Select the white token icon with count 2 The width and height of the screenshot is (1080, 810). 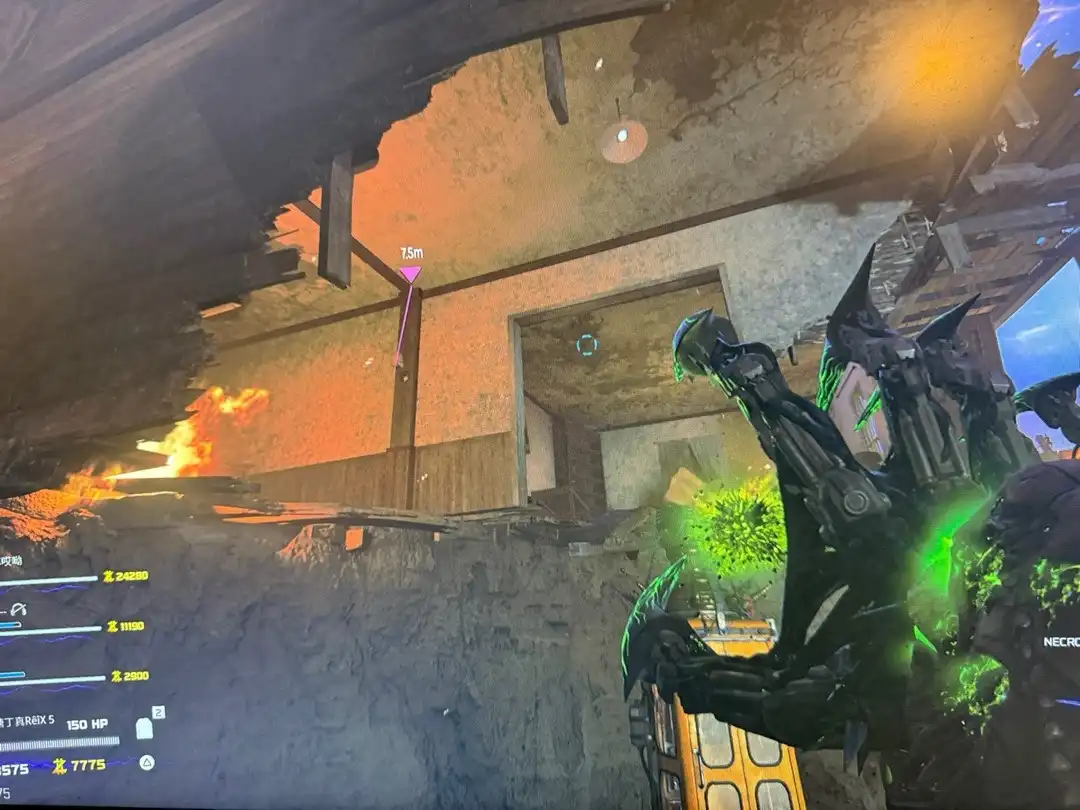(x=145, y=728)
